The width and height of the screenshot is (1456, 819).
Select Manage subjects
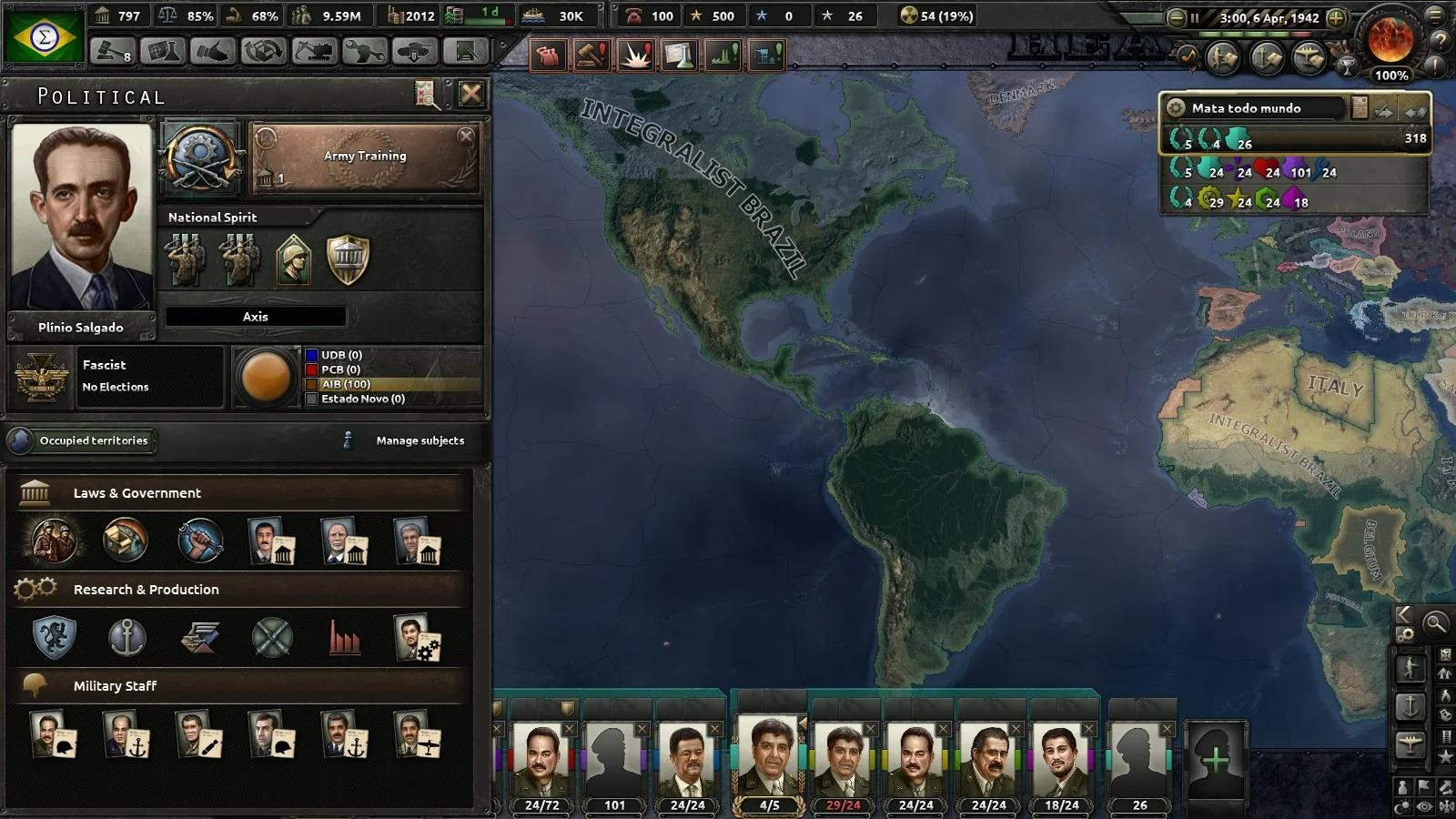tap(420, 440)
